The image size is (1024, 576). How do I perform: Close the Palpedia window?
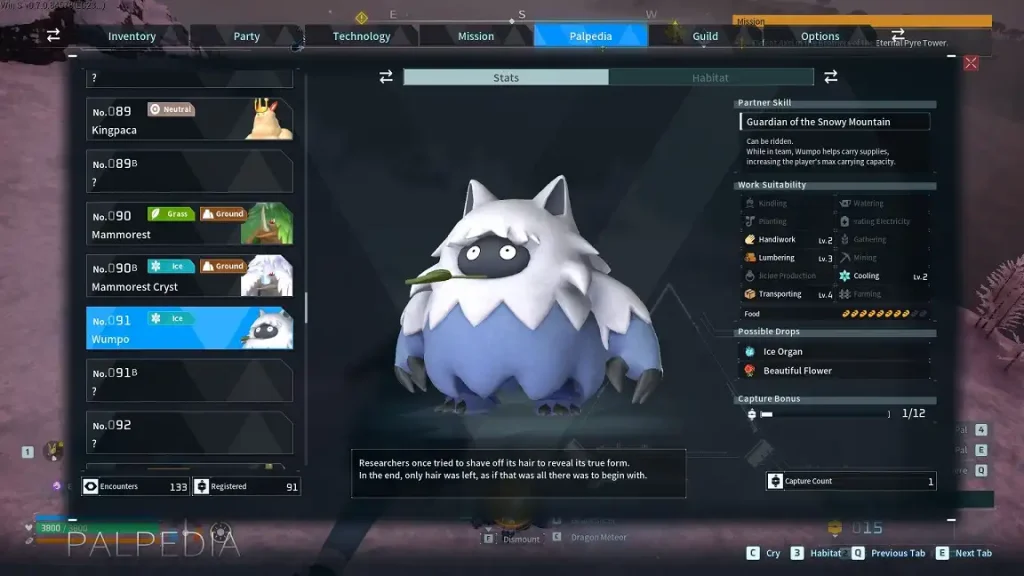[970, 63]
